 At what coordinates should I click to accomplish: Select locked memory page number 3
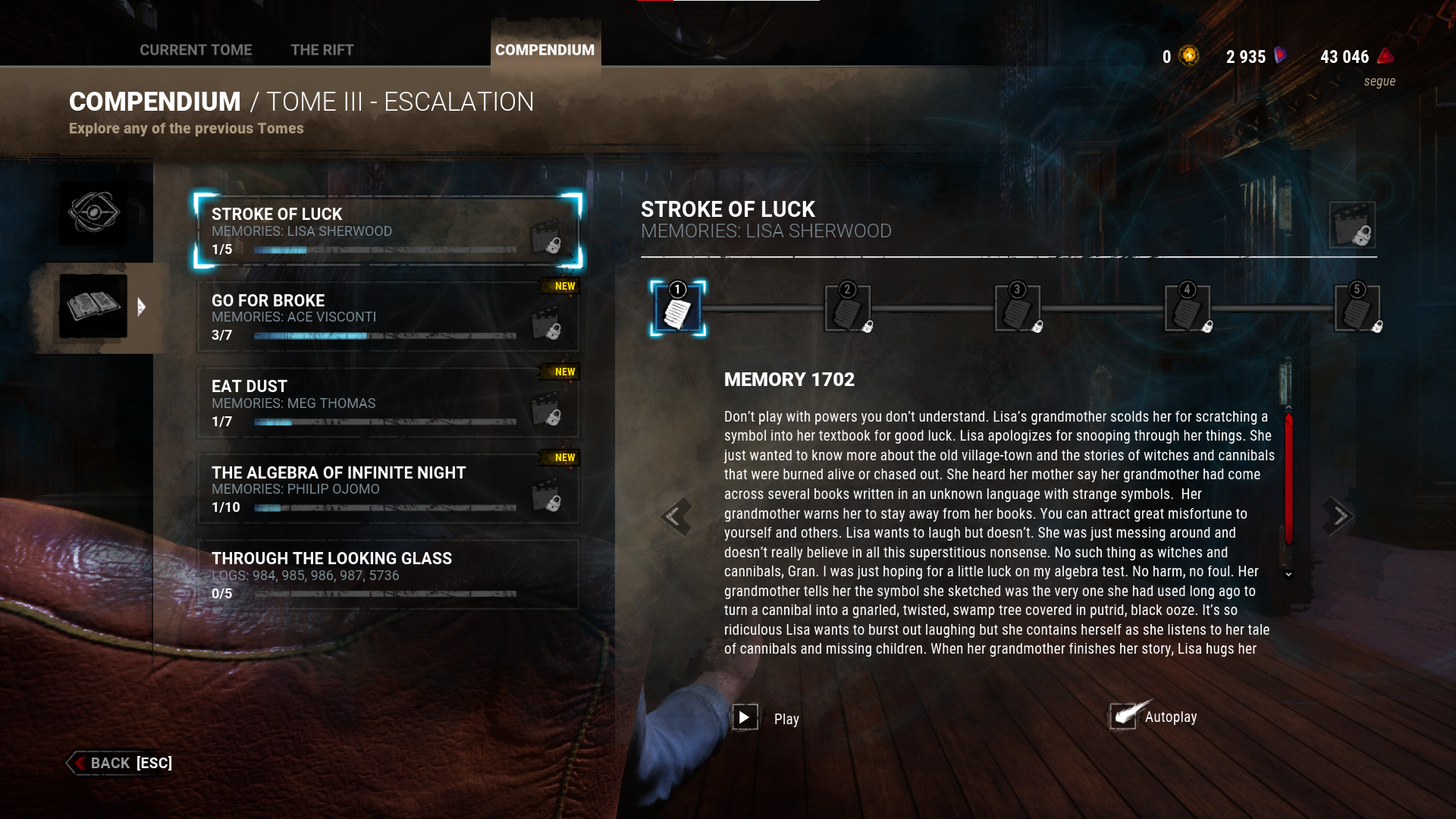point(1017,309)
